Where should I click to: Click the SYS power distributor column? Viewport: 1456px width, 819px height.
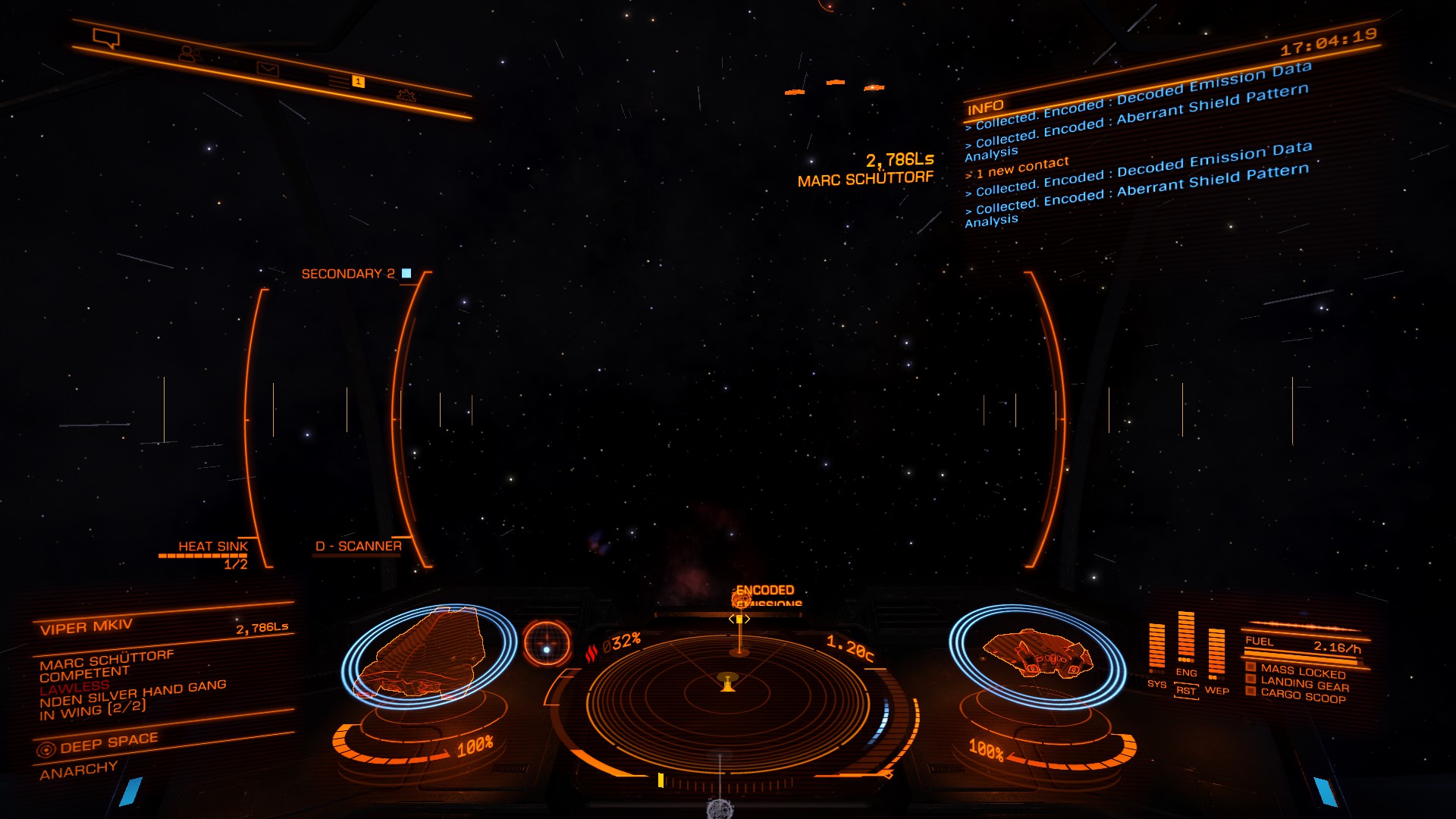[1156, 648]
